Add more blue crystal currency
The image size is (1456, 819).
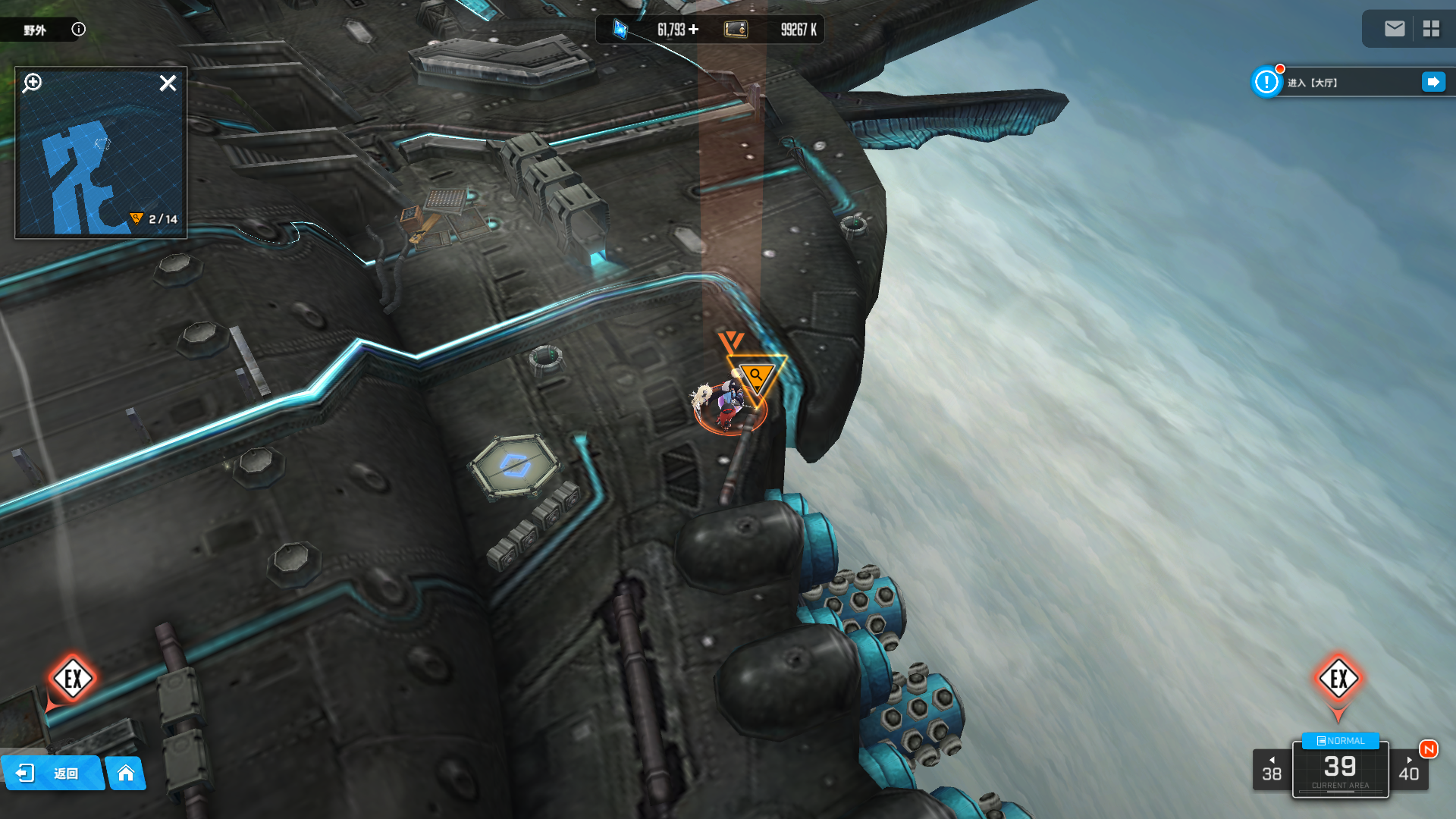(694, 30)
